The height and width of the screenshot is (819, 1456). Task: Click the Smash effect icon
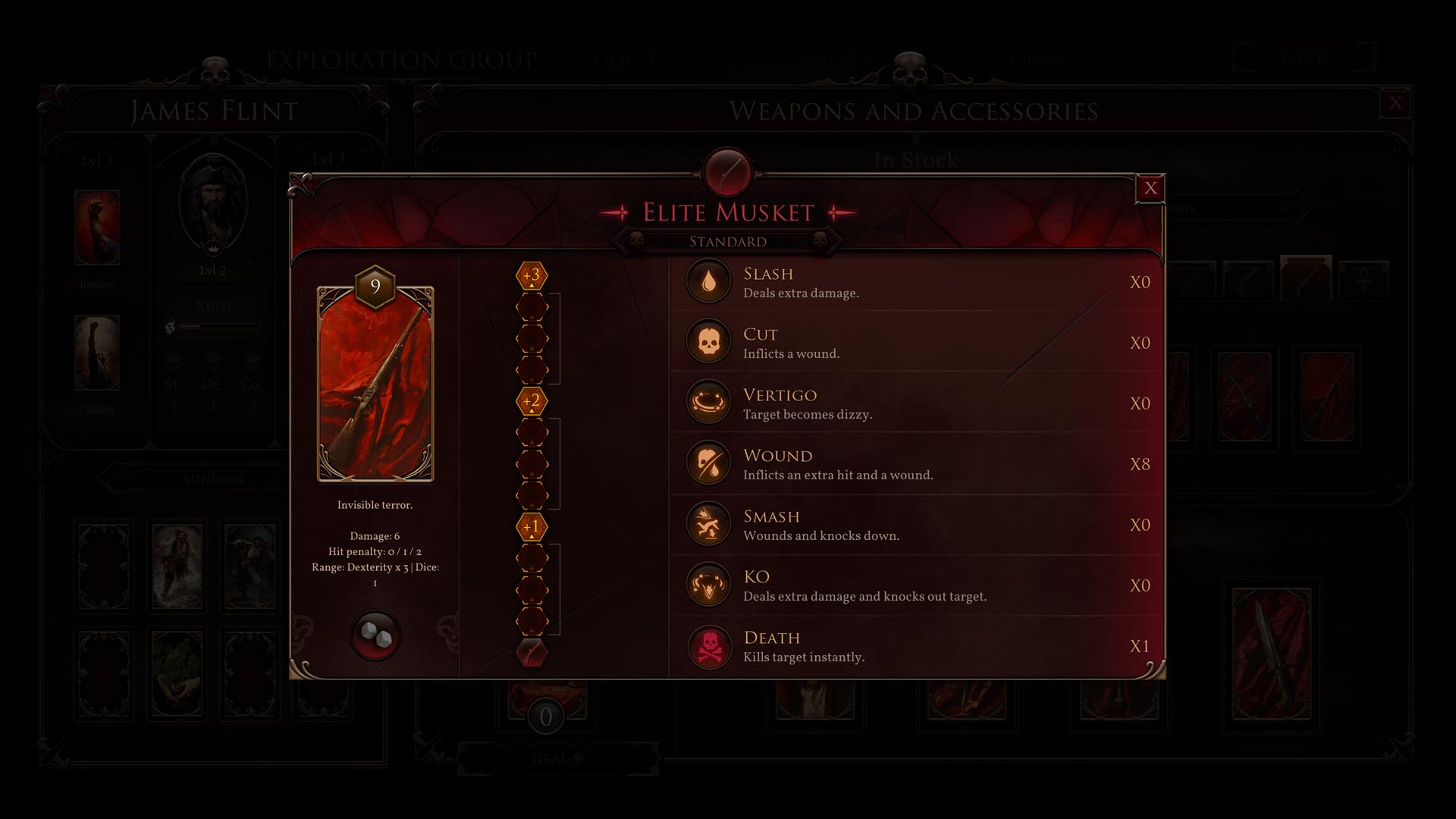click(x=708, y=524)
